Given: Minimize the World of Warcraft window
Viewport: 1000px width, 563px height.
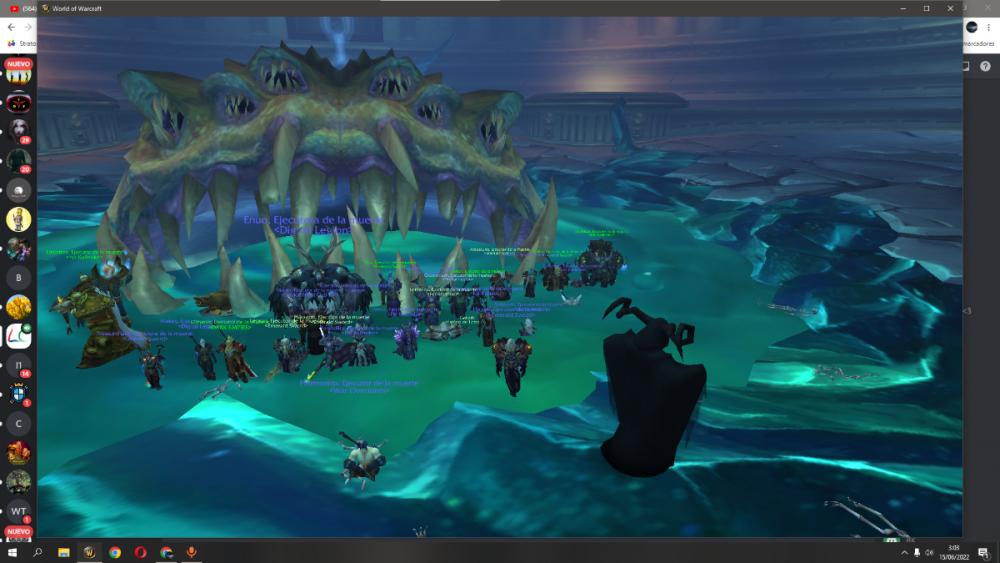Looking at the screenshot, I should 903,8.
